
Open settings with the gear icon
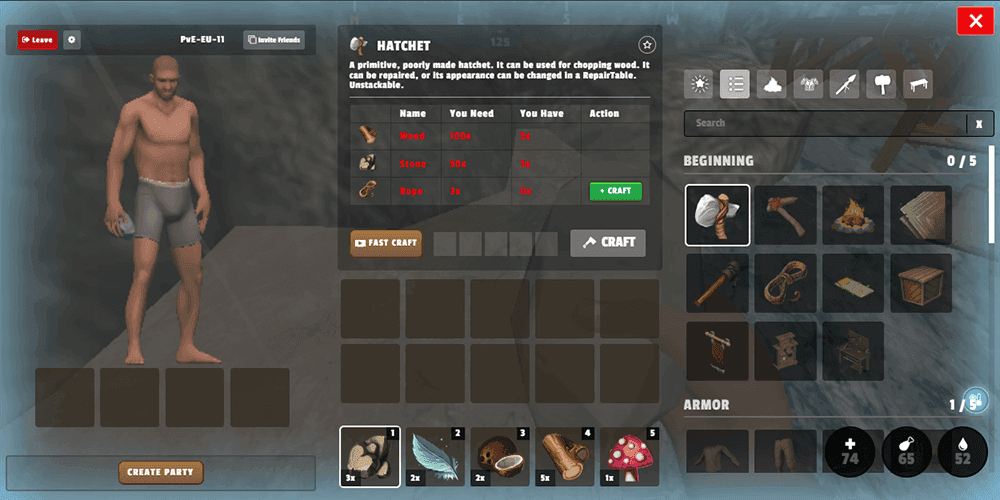click(x=72, y=40)
